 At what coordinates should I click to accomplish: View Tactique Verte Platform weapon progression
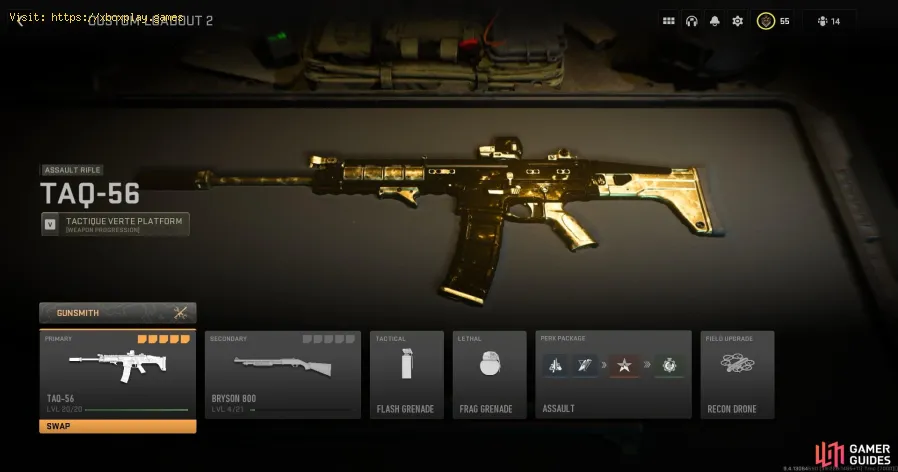(115, 224)
